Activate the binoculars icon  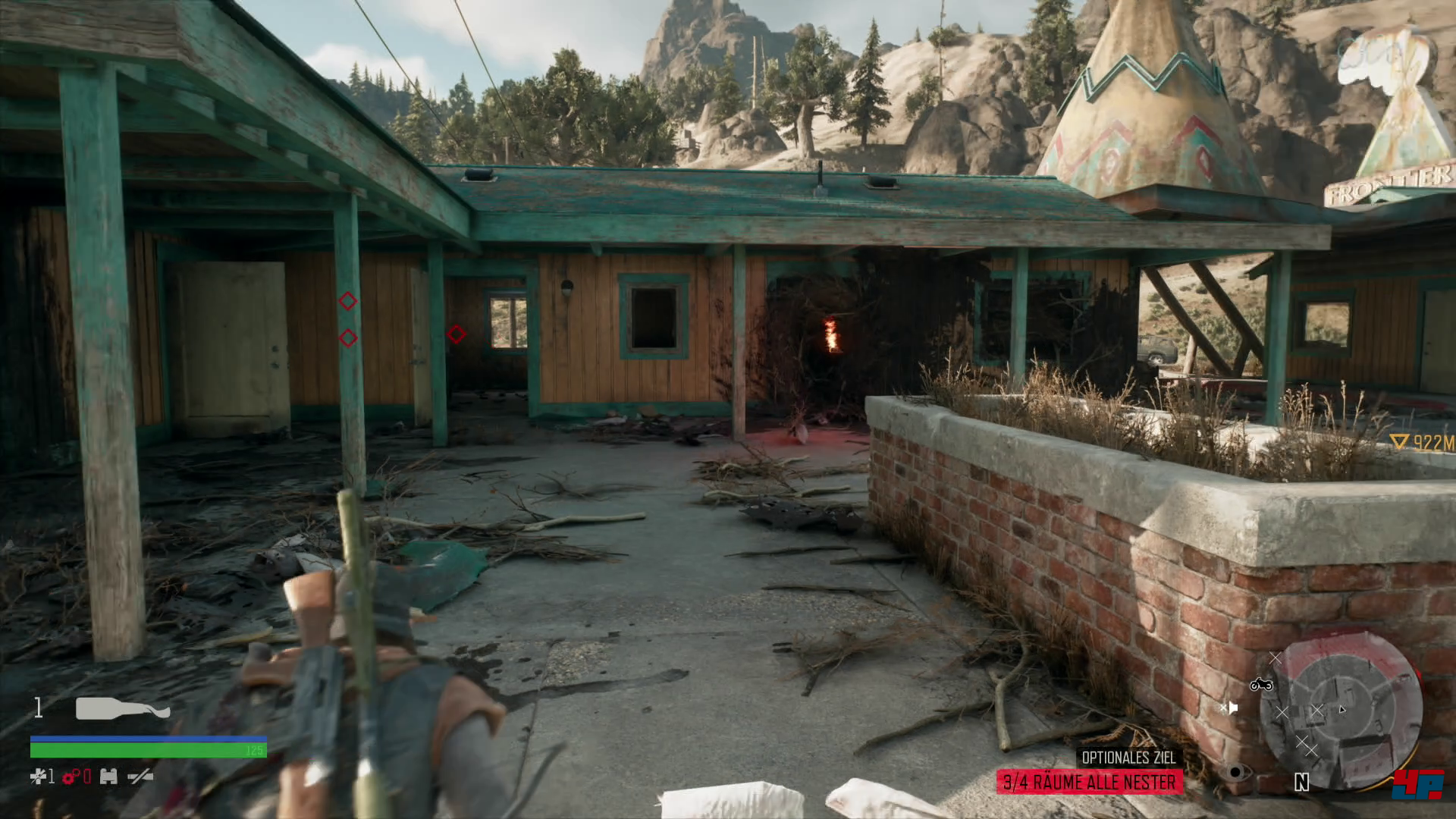pyautogui.click(x=108, y=776)
